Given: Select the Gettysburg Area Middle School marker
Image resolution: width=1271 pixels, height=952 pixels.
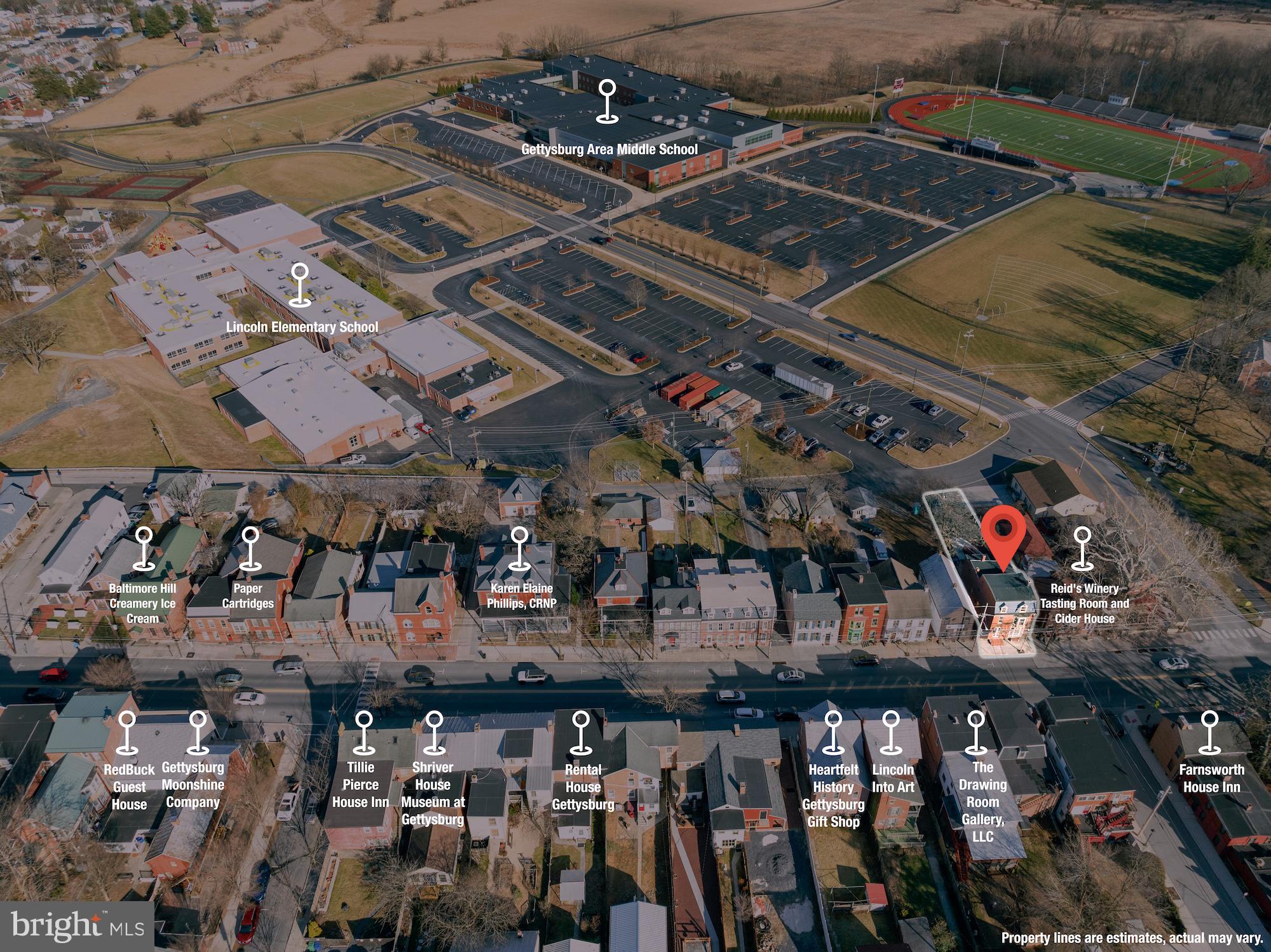Looking at the screenshot, I should tap(608, 101).
